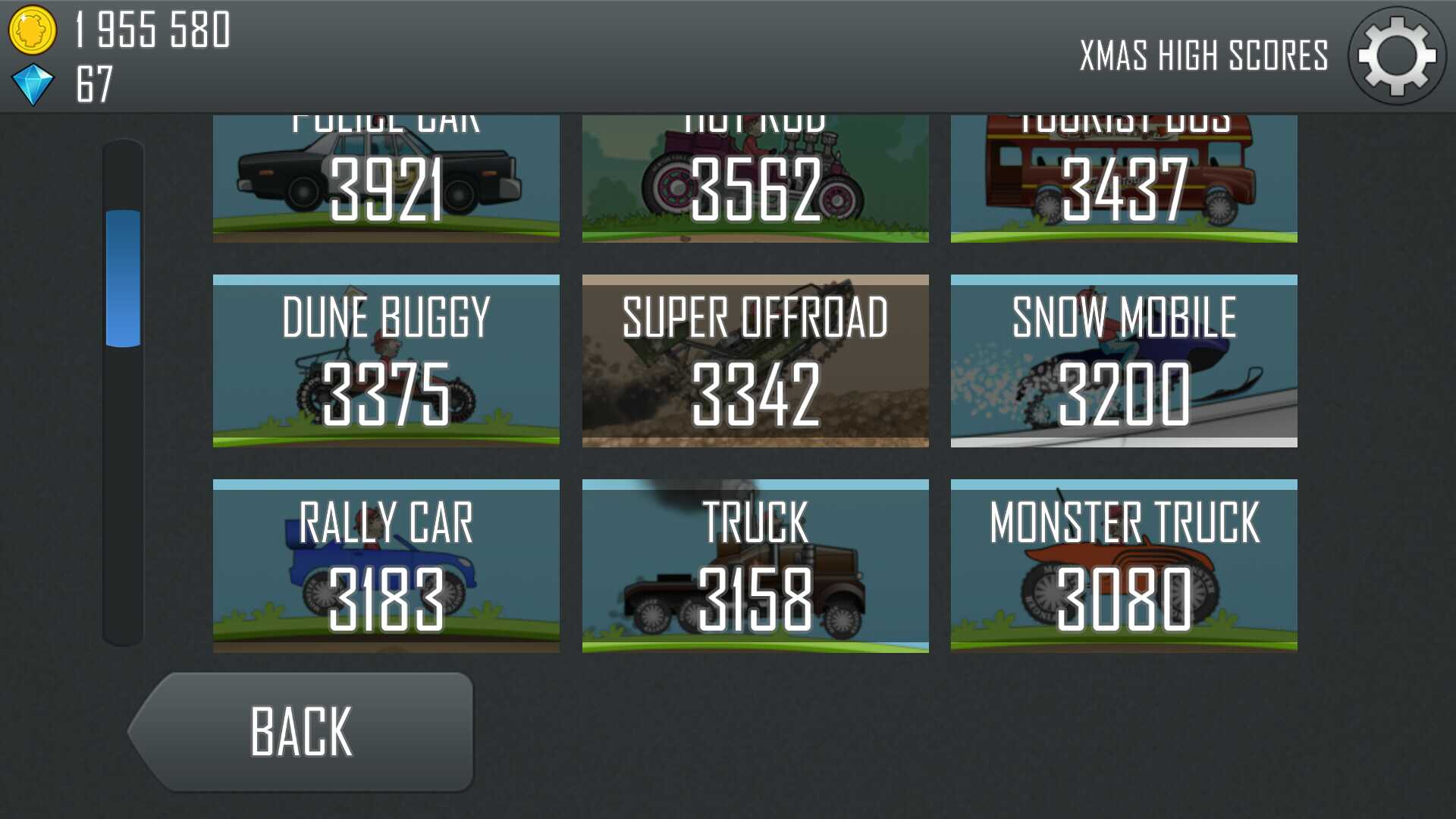1456x819 pixels.
Task: Click the blue scrollbar handle
Action: click(123, 278)
